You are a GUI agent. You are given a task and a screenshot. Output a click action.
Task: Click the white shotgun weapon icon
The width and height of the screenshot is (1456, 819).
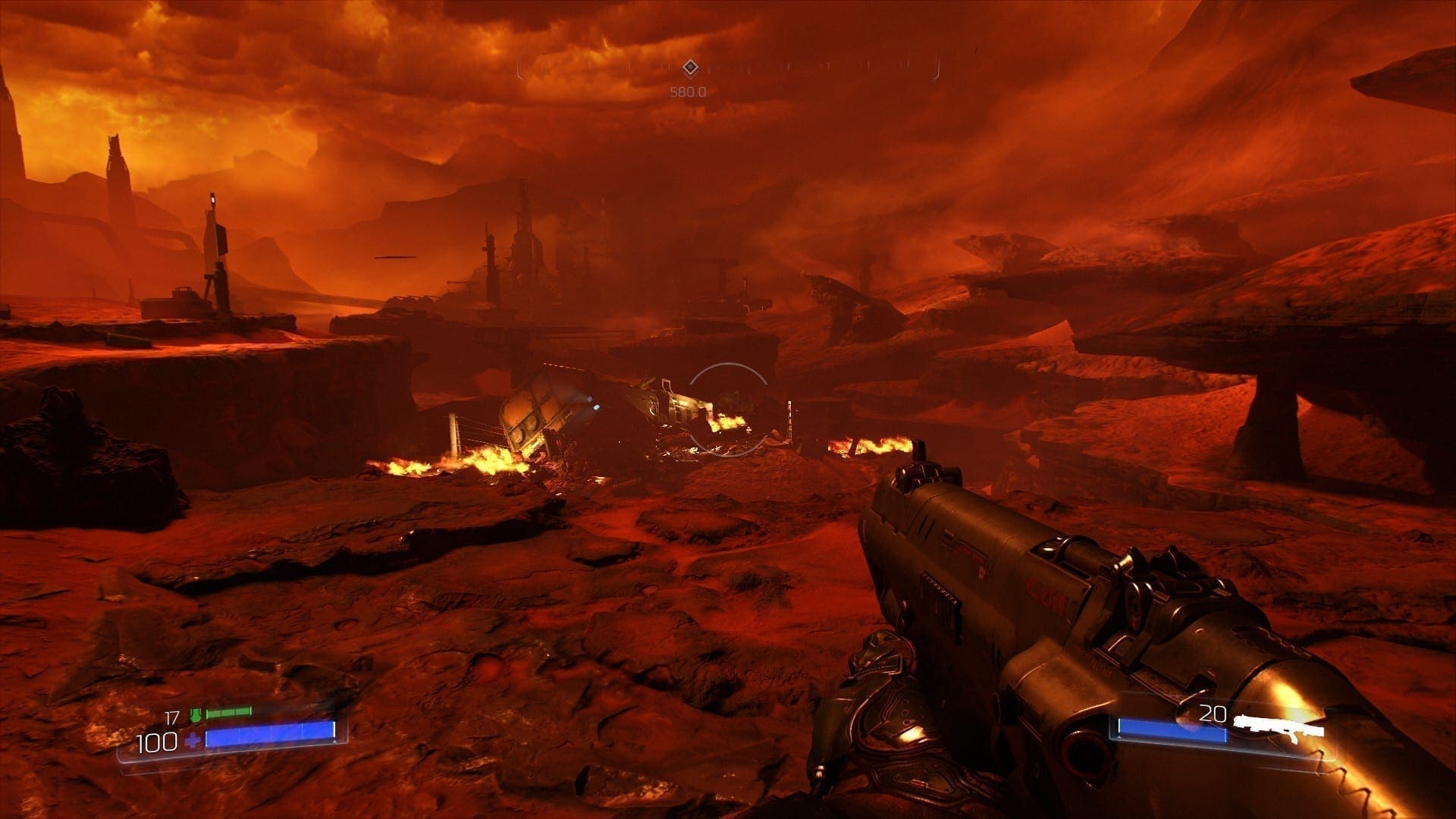point(1279,728)
